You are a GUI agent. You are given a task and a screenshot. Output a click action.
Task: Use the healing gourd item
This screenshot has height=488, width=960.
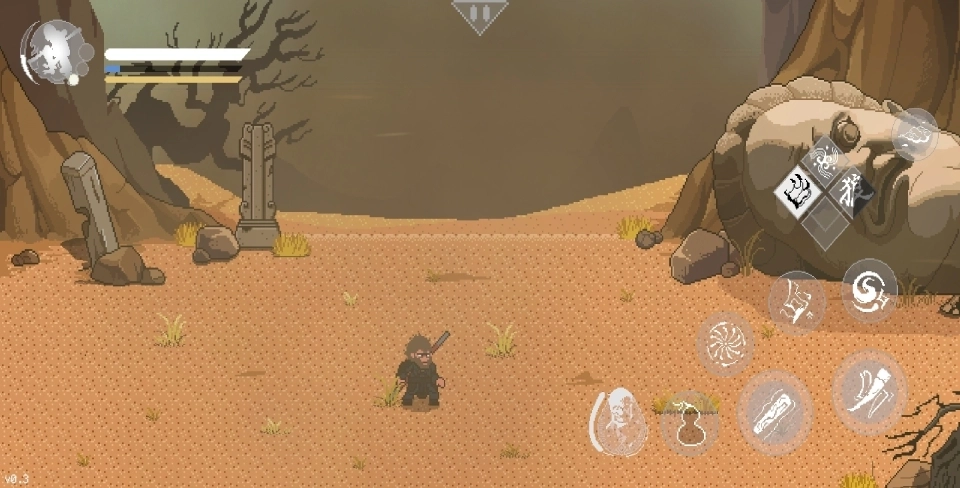coord(688,423)
